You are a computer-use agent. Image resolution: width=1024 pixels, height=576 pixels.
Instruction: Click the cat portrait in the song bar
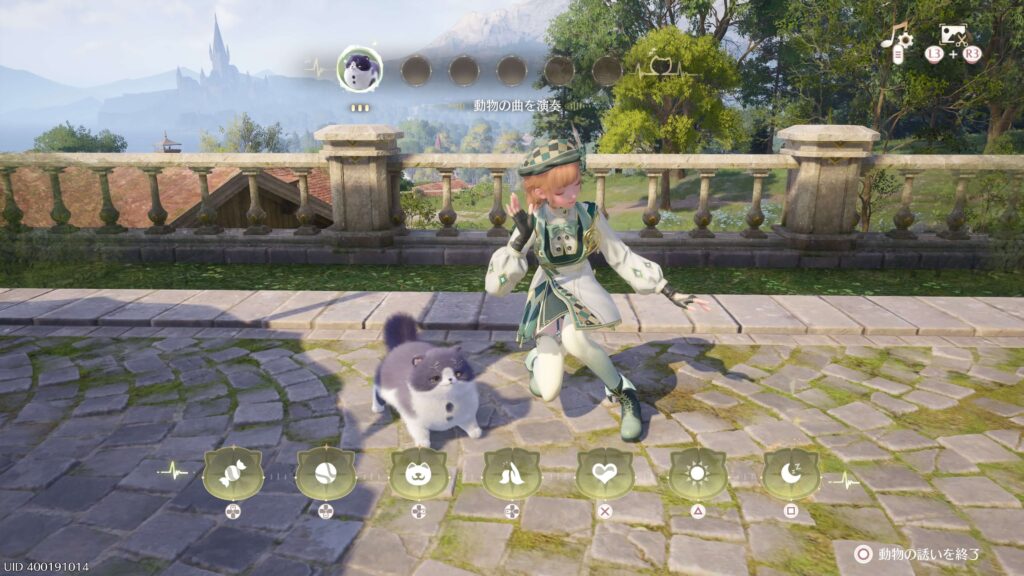pos(360,69)
